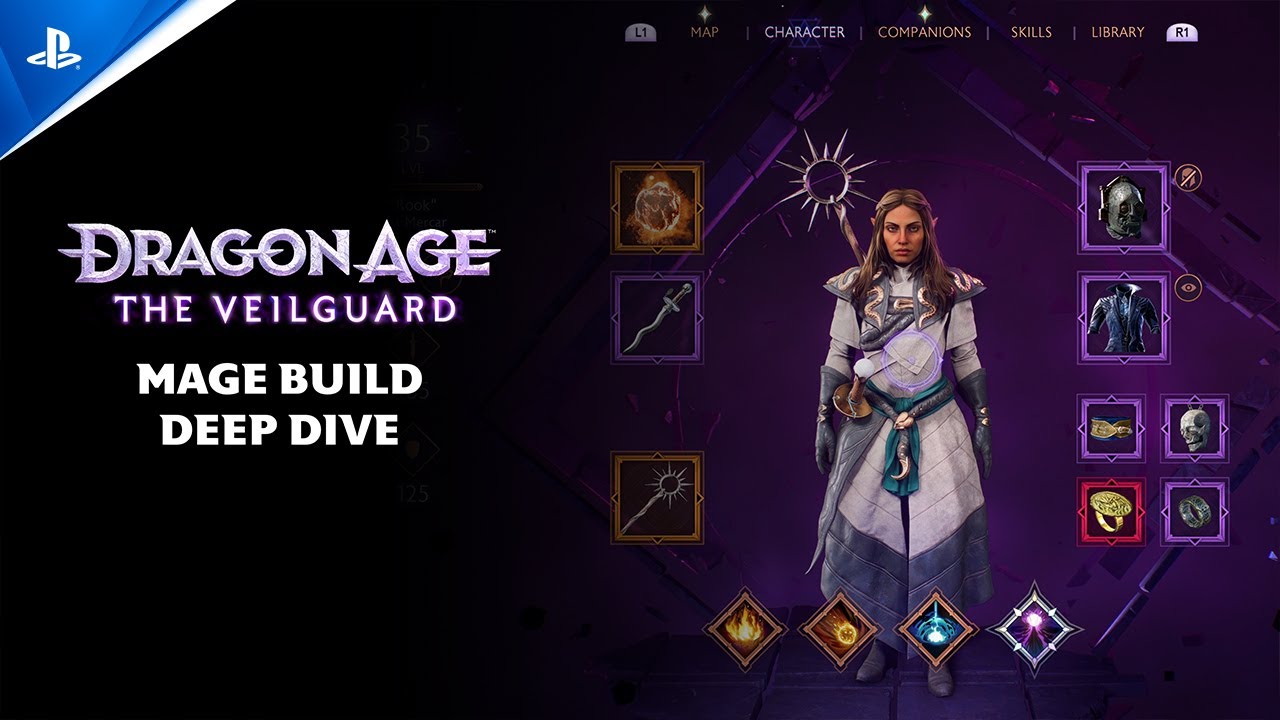Go to the Skills screen

pos(1030,32)
